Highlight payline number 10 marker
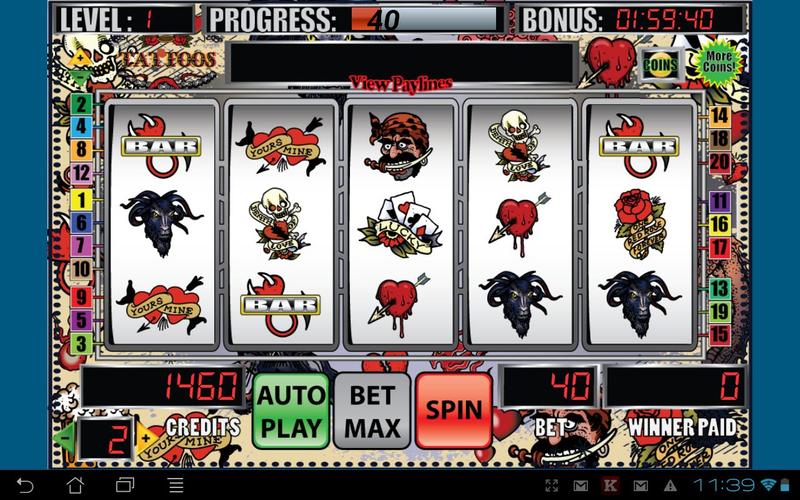Viewport: 800px width, 500px height. tap(80, 267)
